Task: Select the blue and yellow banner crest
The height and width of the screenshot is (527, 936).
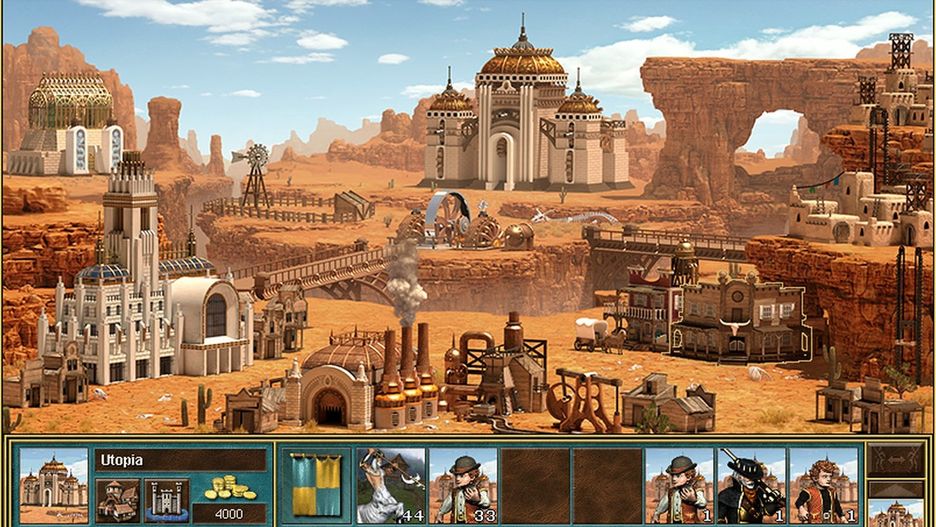Action: pyautogui.click(x=314, y=484)
